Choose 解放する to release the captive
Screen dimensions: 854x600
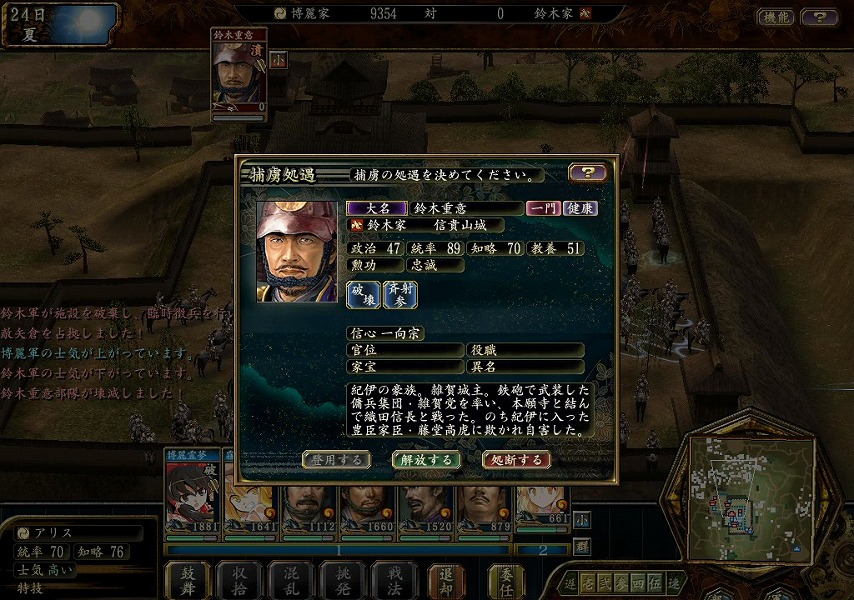point(426,460)
